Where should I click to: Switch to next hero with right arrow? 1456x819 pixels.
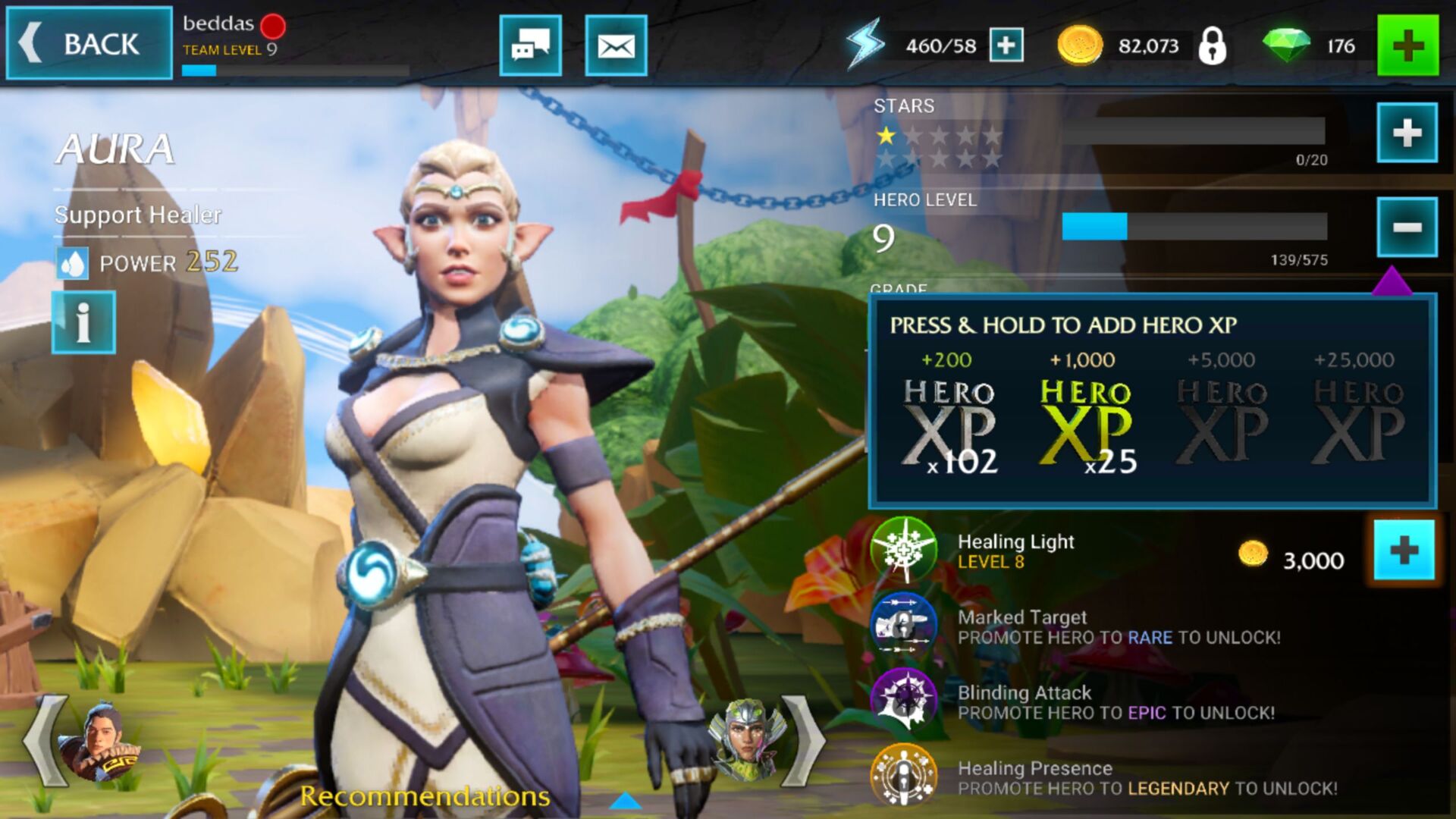[x=804, y=742]
